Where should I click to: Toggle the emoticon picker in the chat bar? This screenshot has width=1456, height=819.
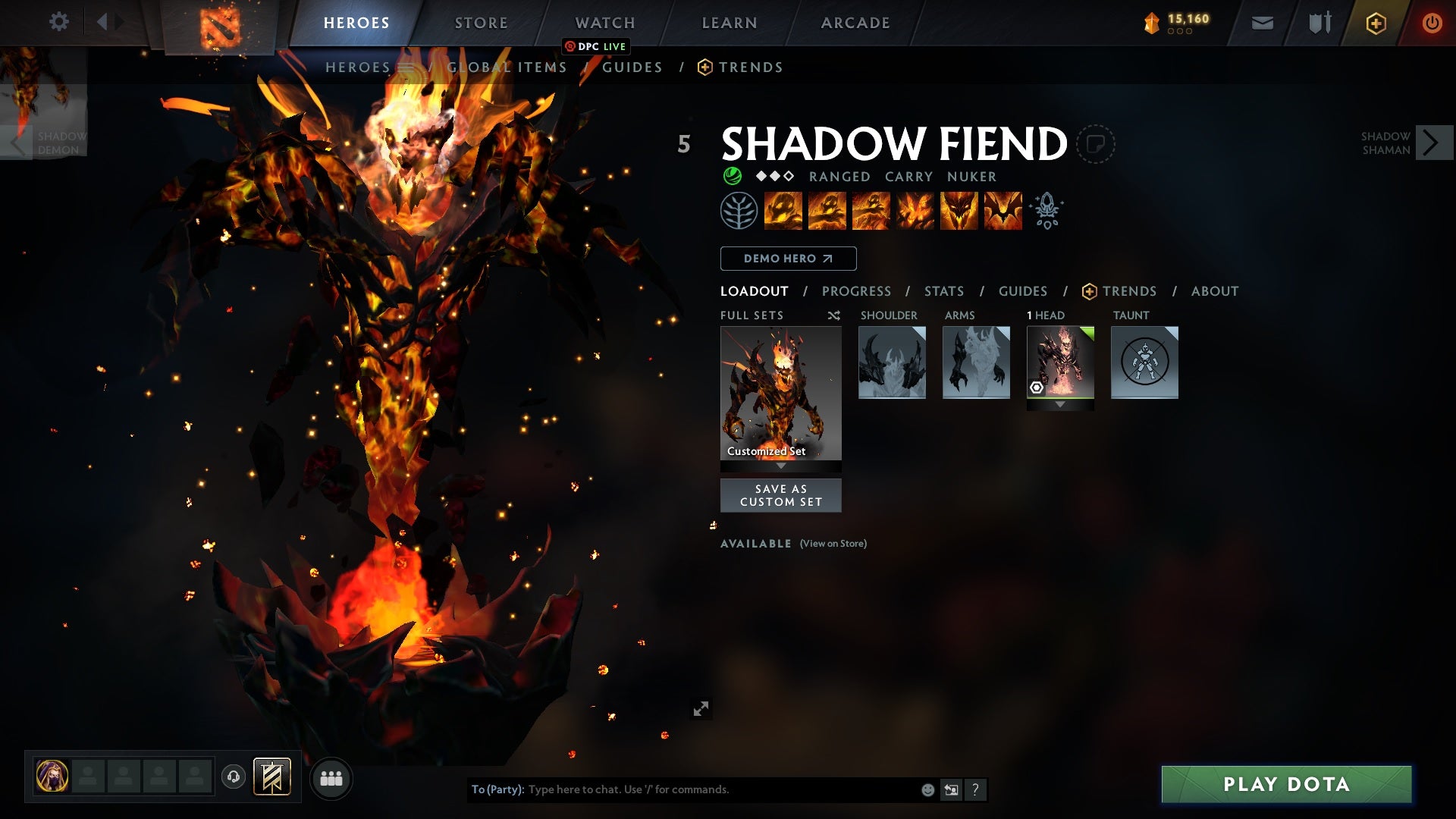tap(927, 789)
